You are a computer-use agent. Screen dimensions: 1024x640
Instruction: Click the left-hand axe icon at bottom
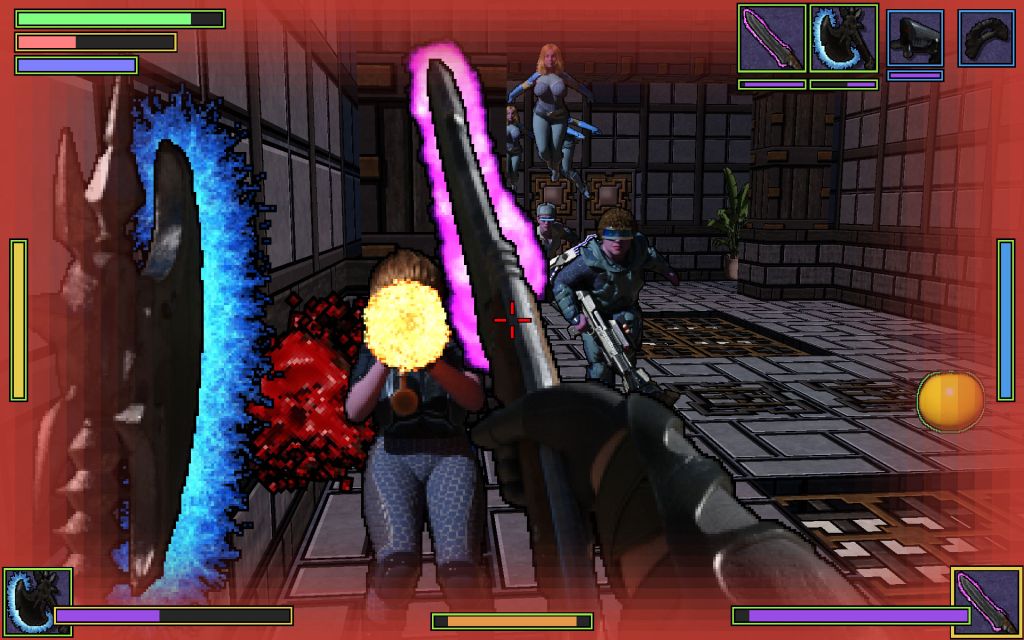(x=37, y=602)
